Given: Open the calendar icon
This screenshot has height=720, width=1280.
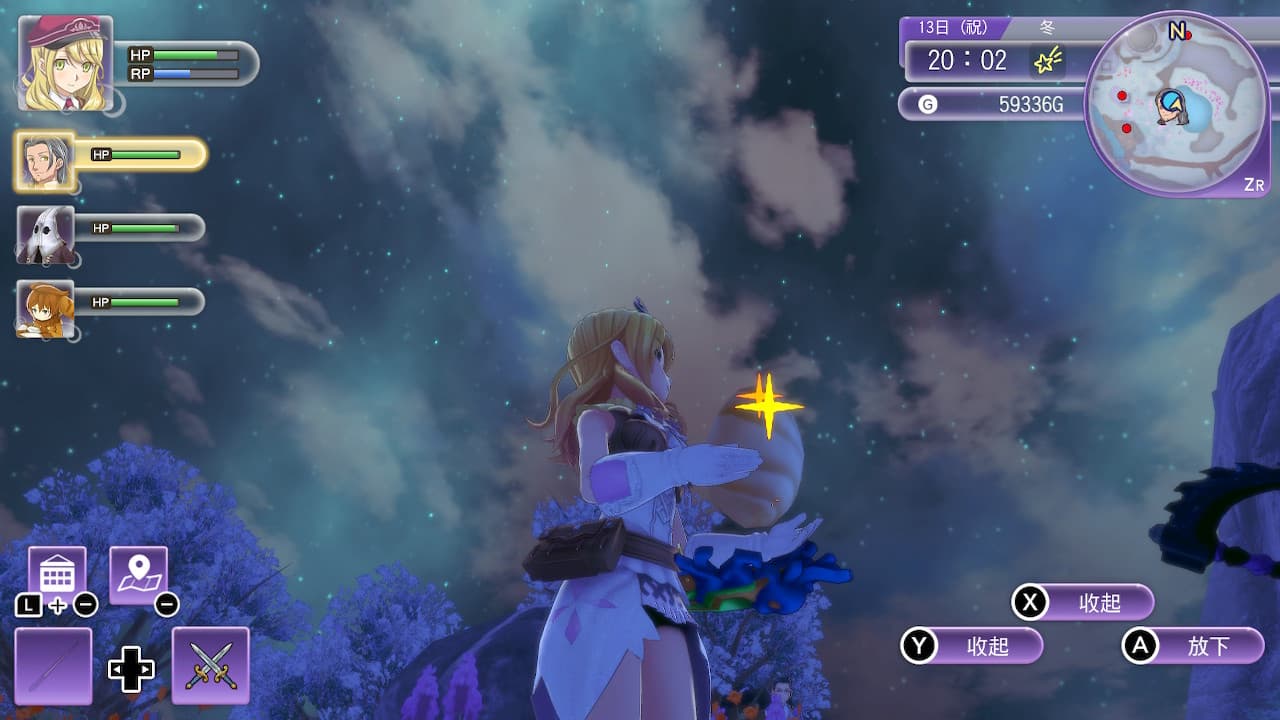Looking at the screenshot, I should click(56, 575).
